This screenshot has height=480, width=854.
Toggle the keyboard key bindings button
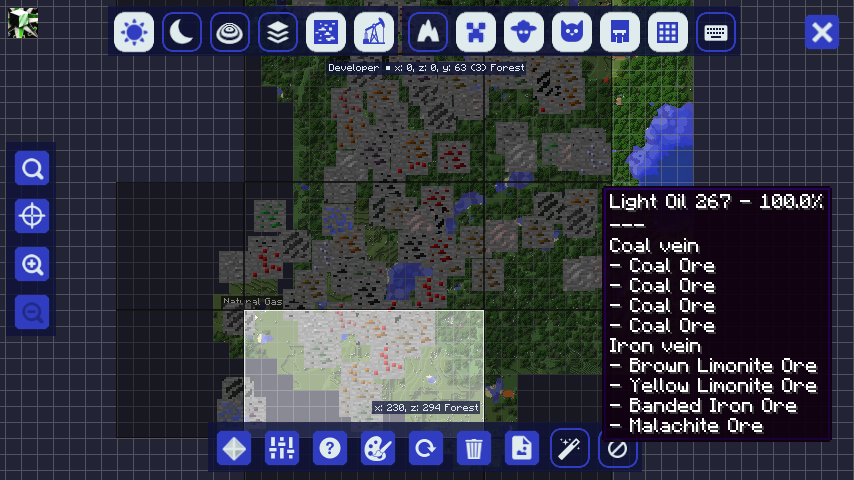(716, 33)
